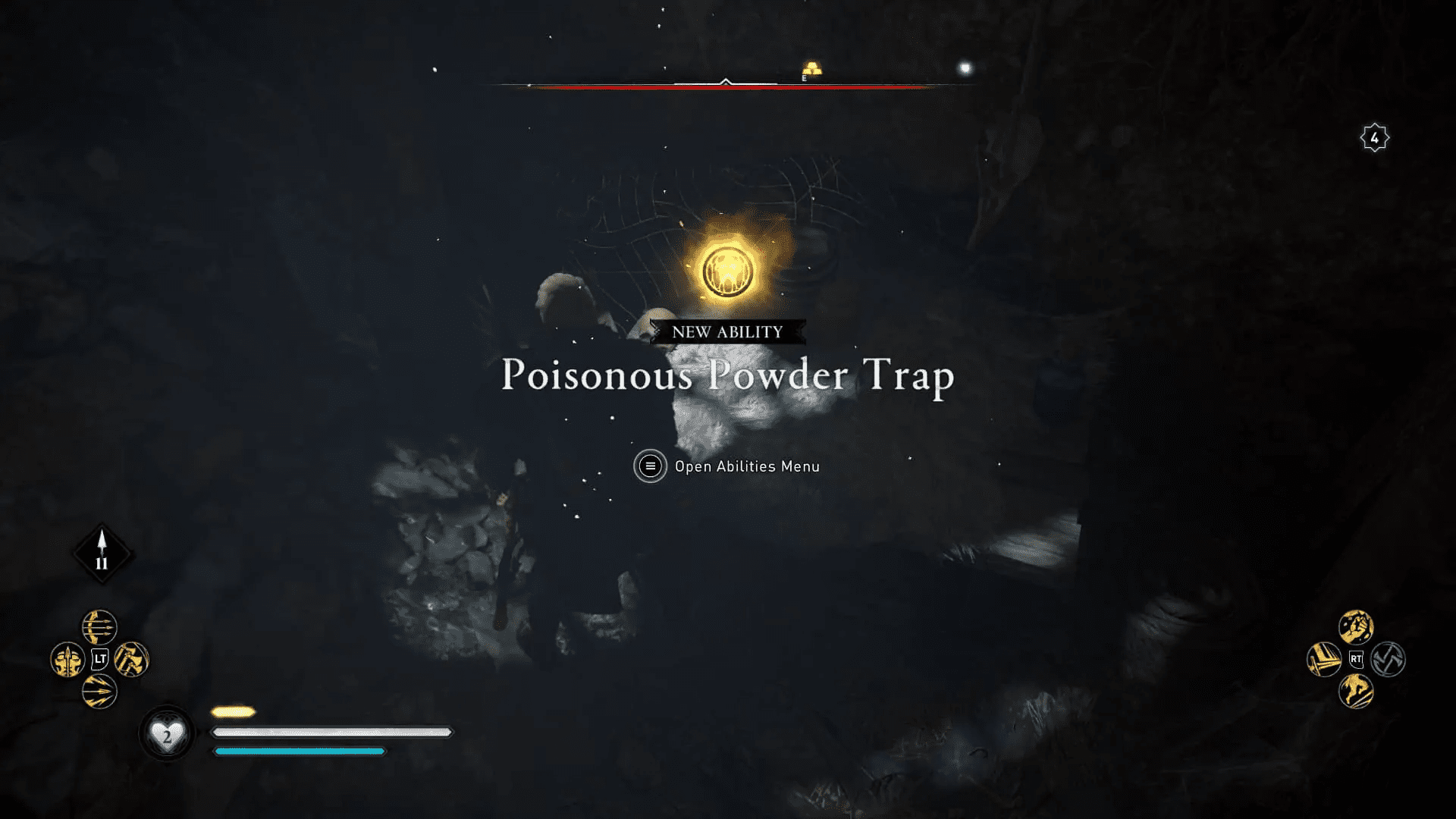Select the heart ration icon showing 2

168,732
